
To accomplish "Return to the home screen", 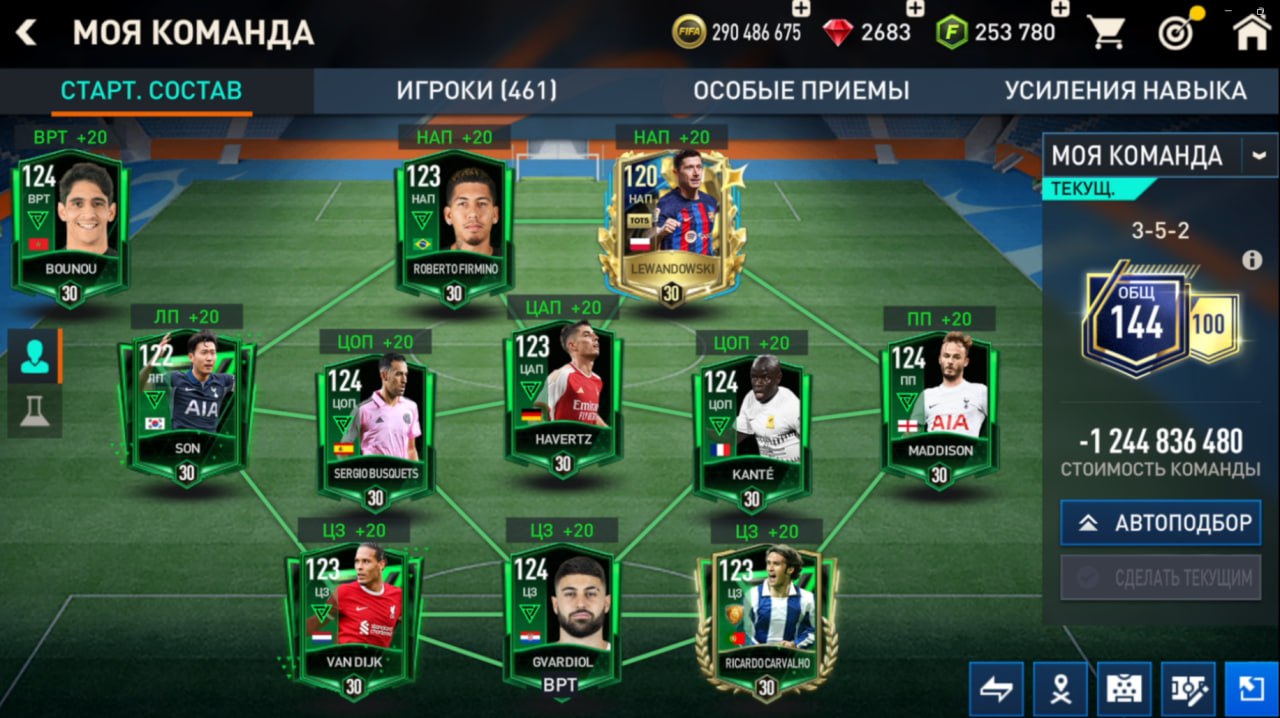I will point(1252,33).
